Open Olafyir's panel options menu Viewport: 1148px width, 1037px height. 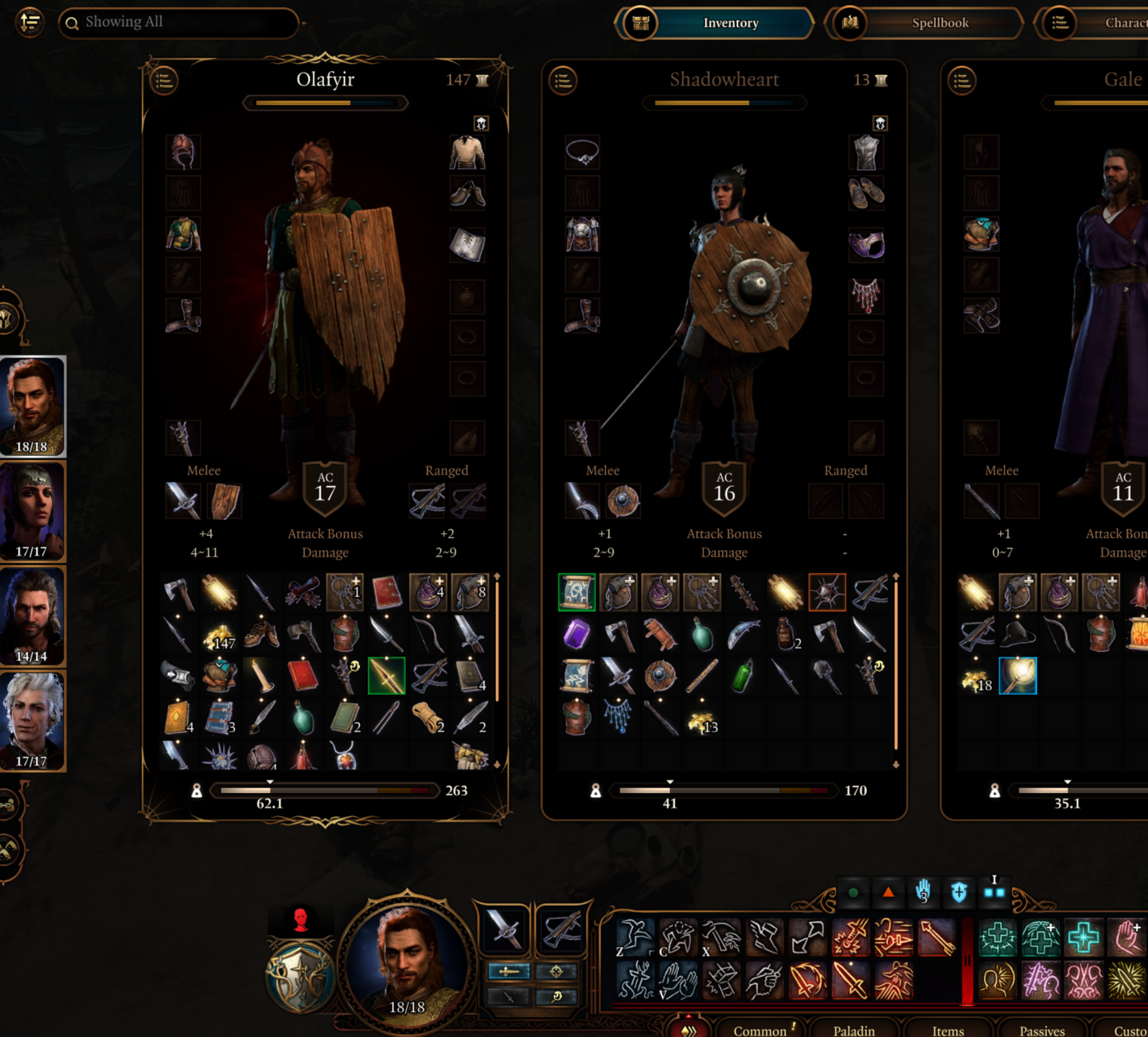(x=164, y=80)
